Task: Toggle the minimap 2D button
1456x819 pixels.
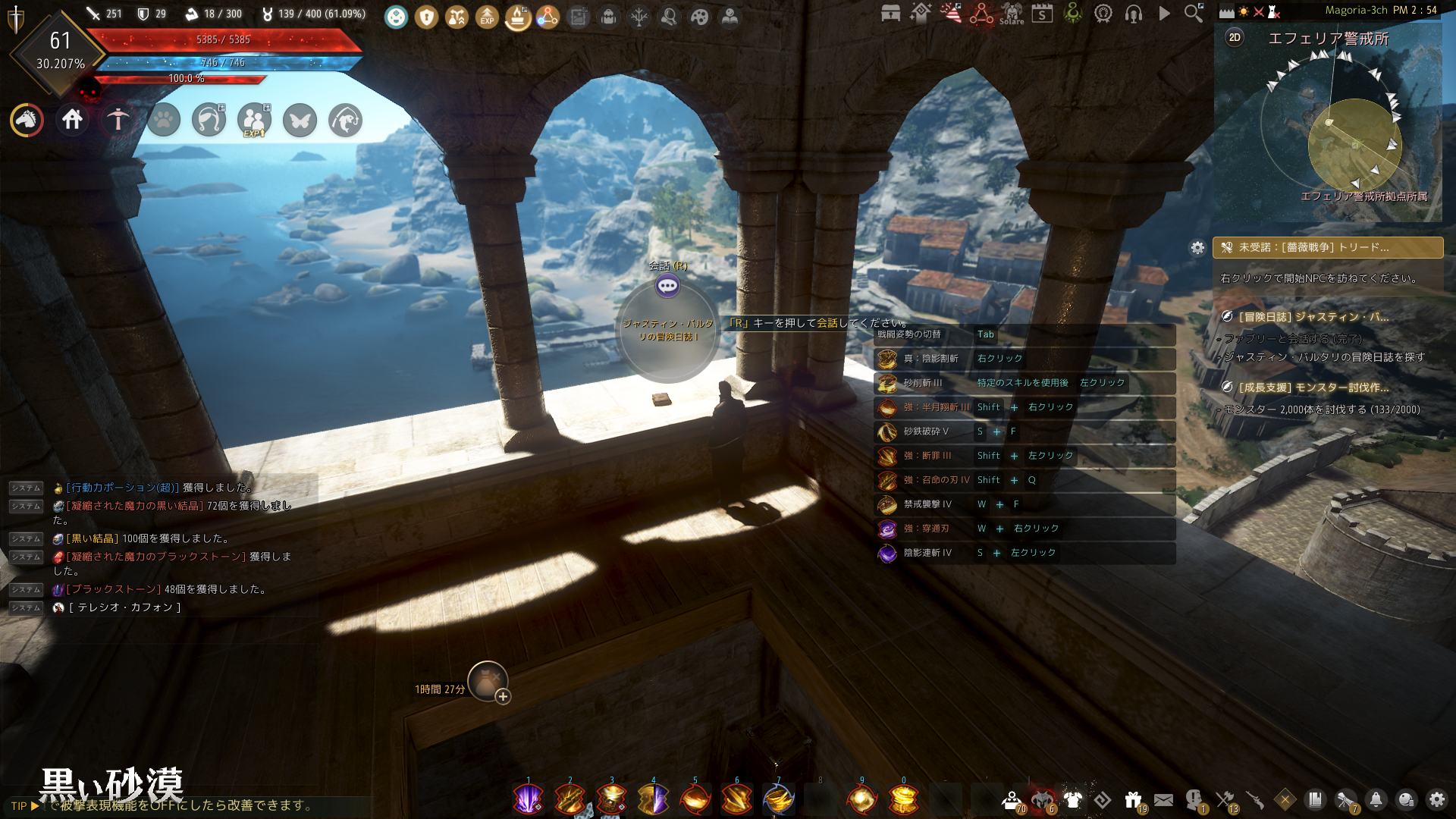Action: (x=1235, y=38)
